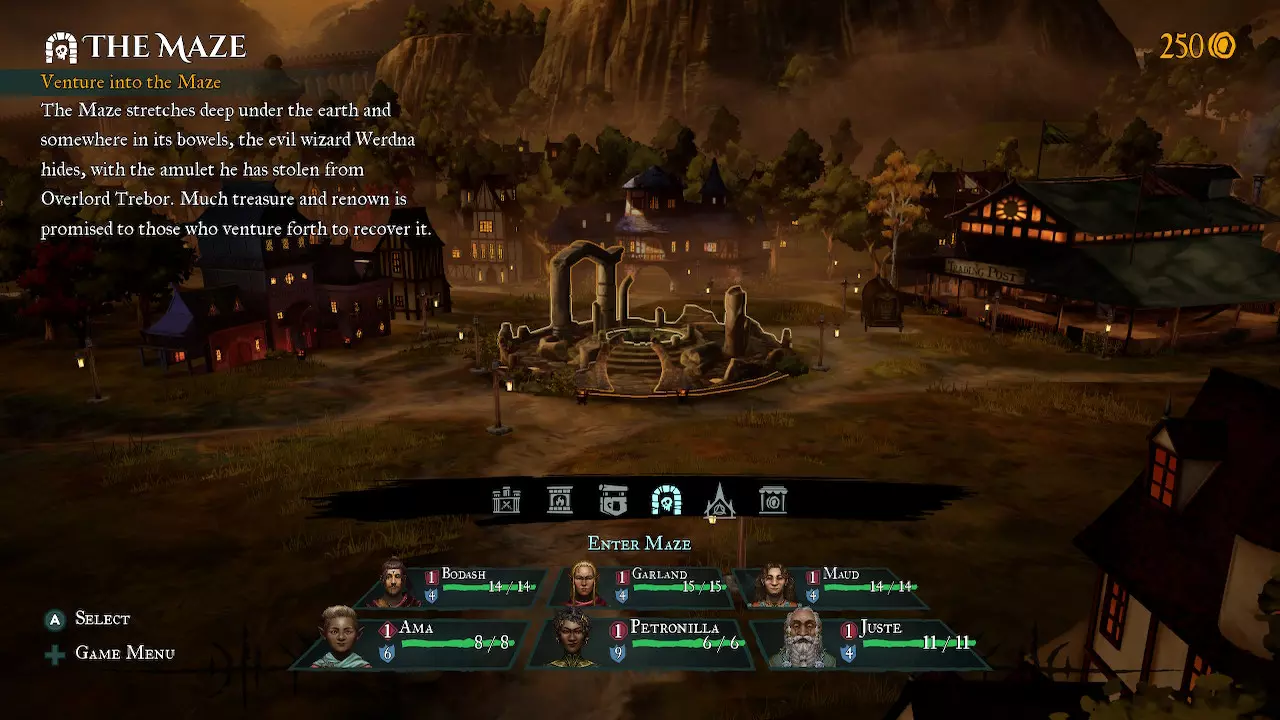
Task: Select the inn fireplace icon
Action: (x=560, y=500)
